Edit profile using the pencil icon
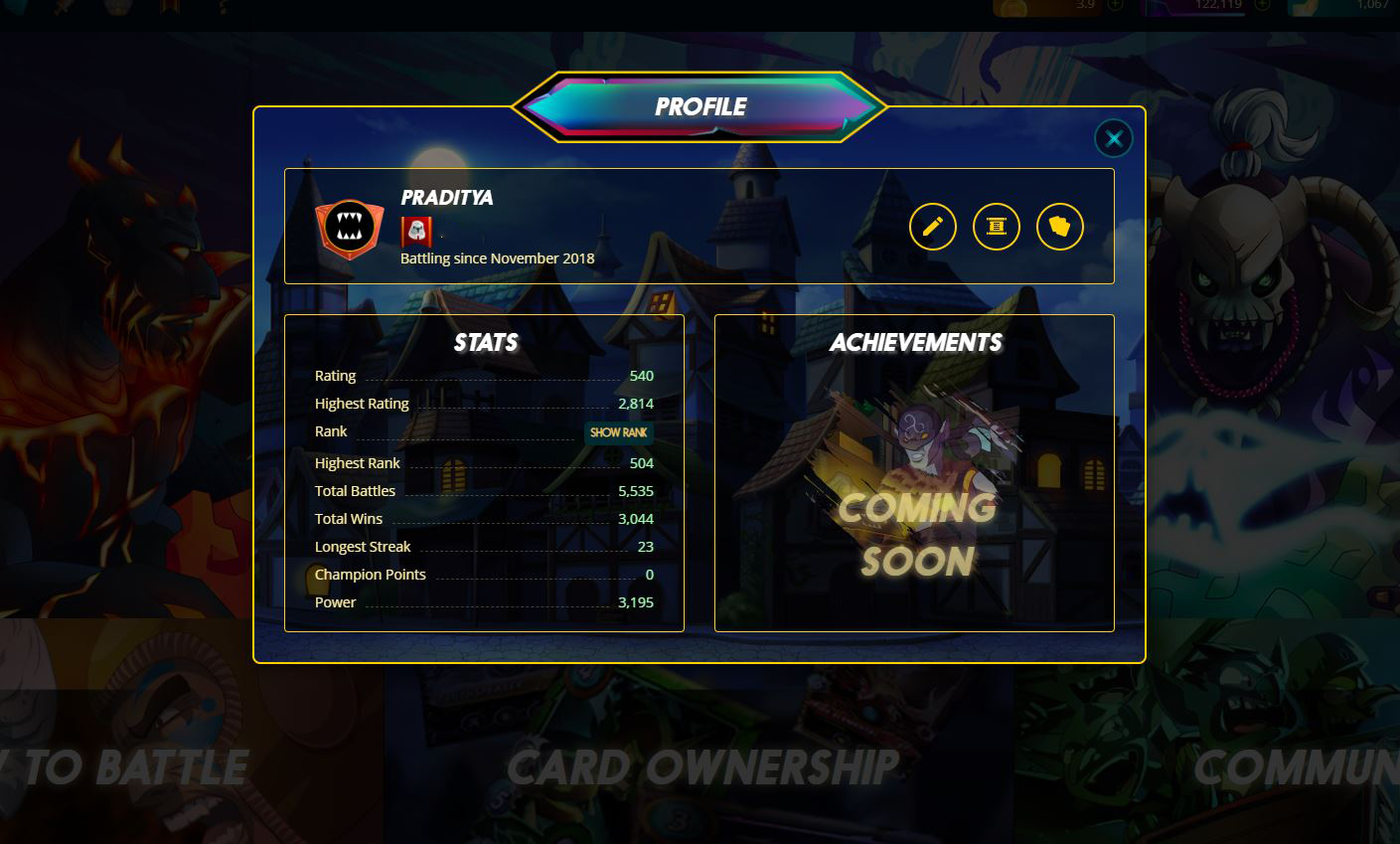This screenshot has width=1400, height=844. 932,227
